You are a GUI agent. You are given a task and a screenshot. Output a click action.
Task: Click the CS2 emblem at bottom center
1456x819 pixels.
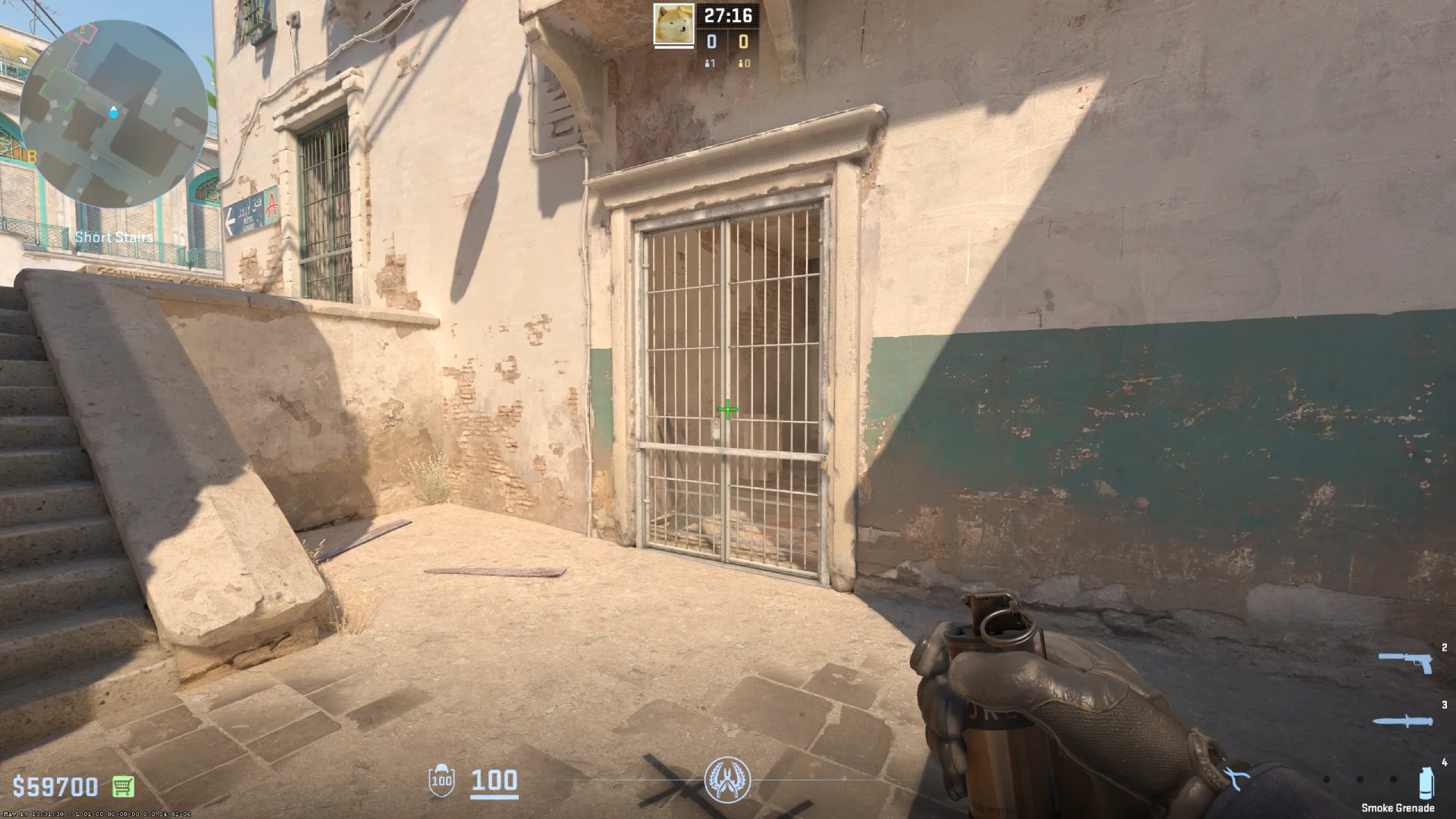coord(728,779)
